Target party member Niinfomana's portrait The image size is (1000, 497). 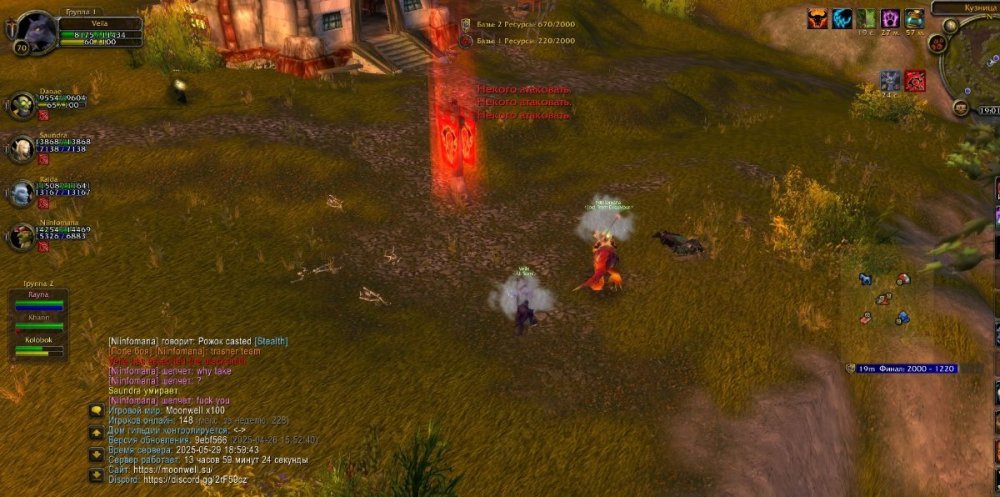point(22,237)
